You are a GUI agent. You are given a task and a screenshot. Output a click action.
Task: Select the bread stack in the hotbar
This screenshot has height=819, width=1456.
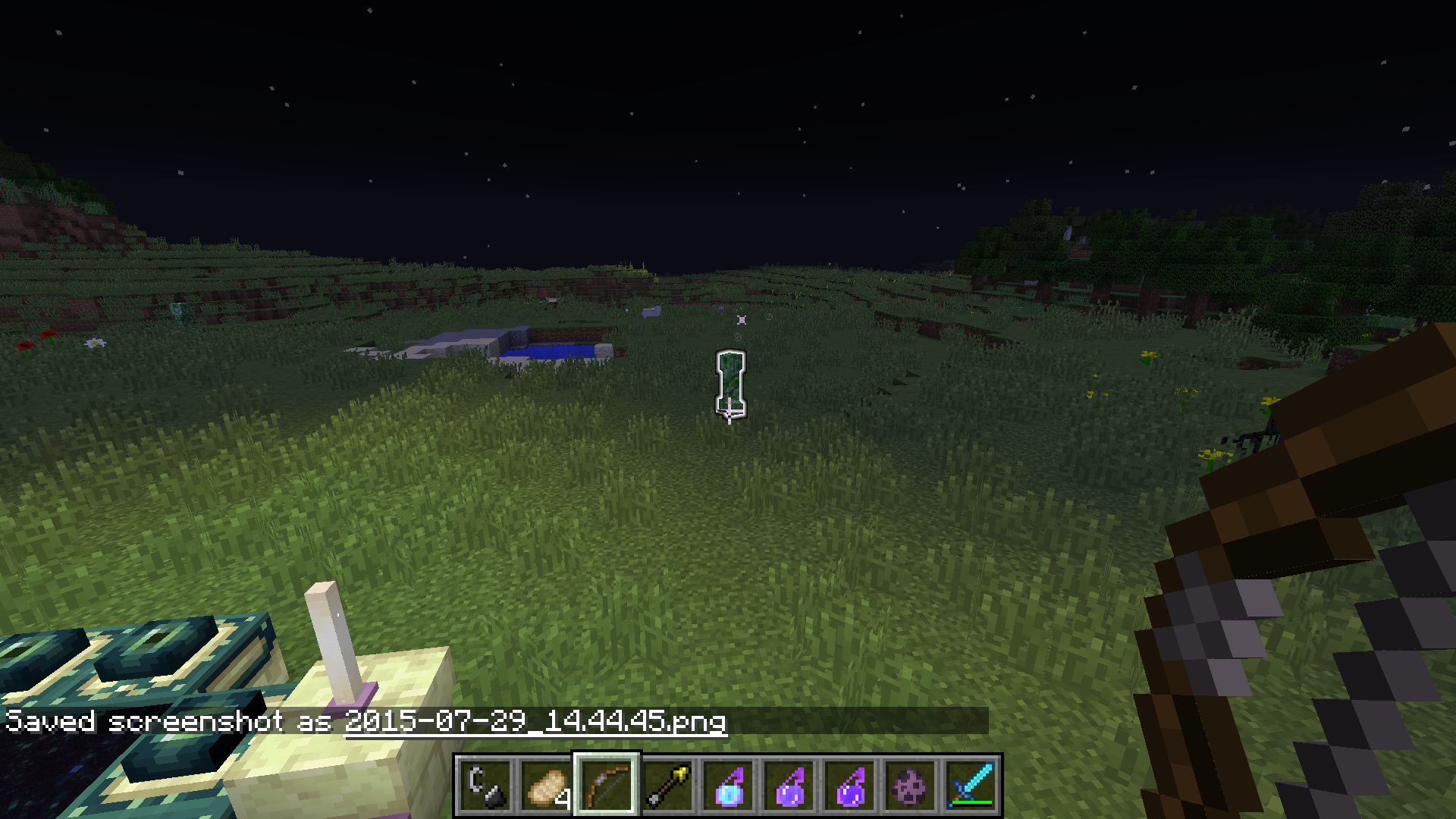pos(546,786)
